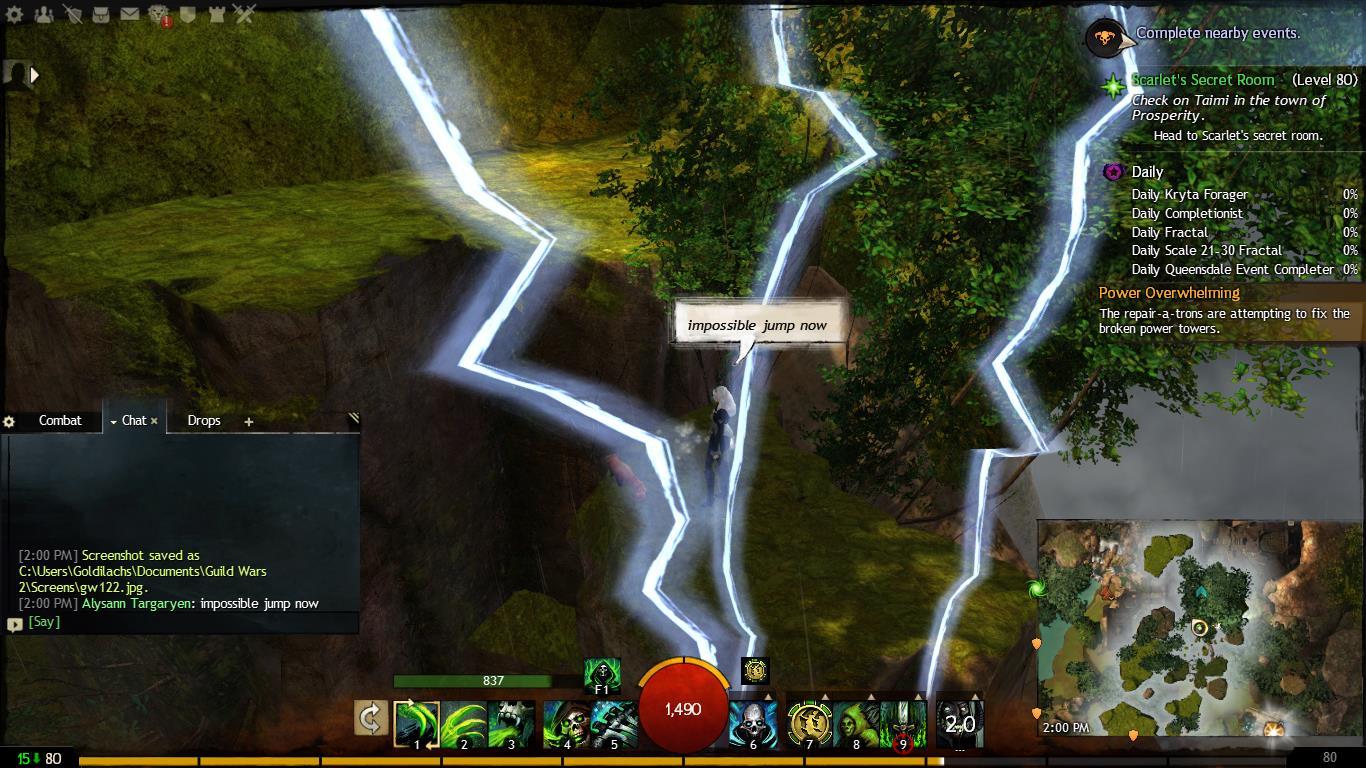Switch to the Combat chat tab
The height and width of the screenshot is (768, 1366).
click(60, 421)
